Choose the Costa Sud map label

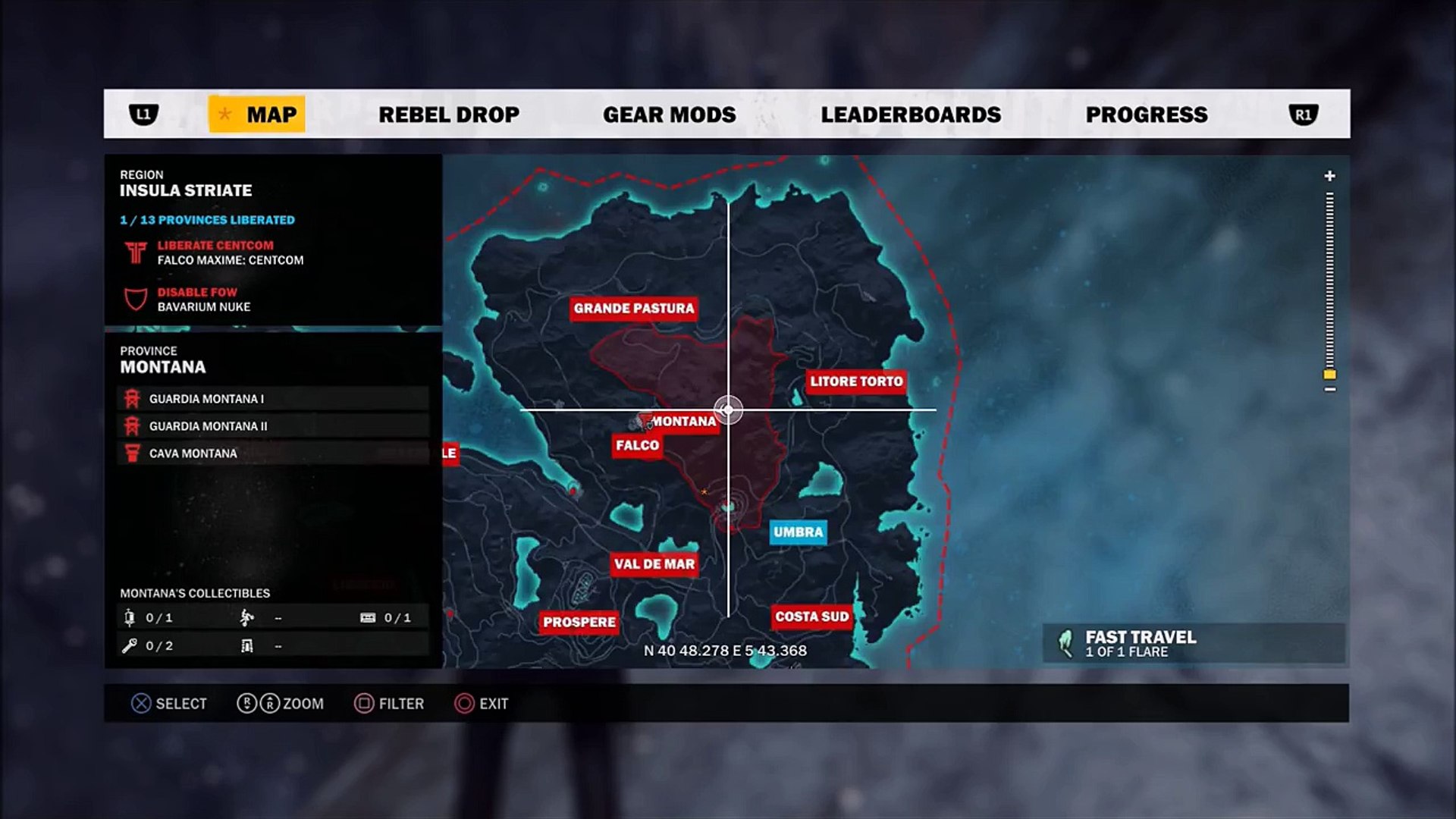coord(811,617)
